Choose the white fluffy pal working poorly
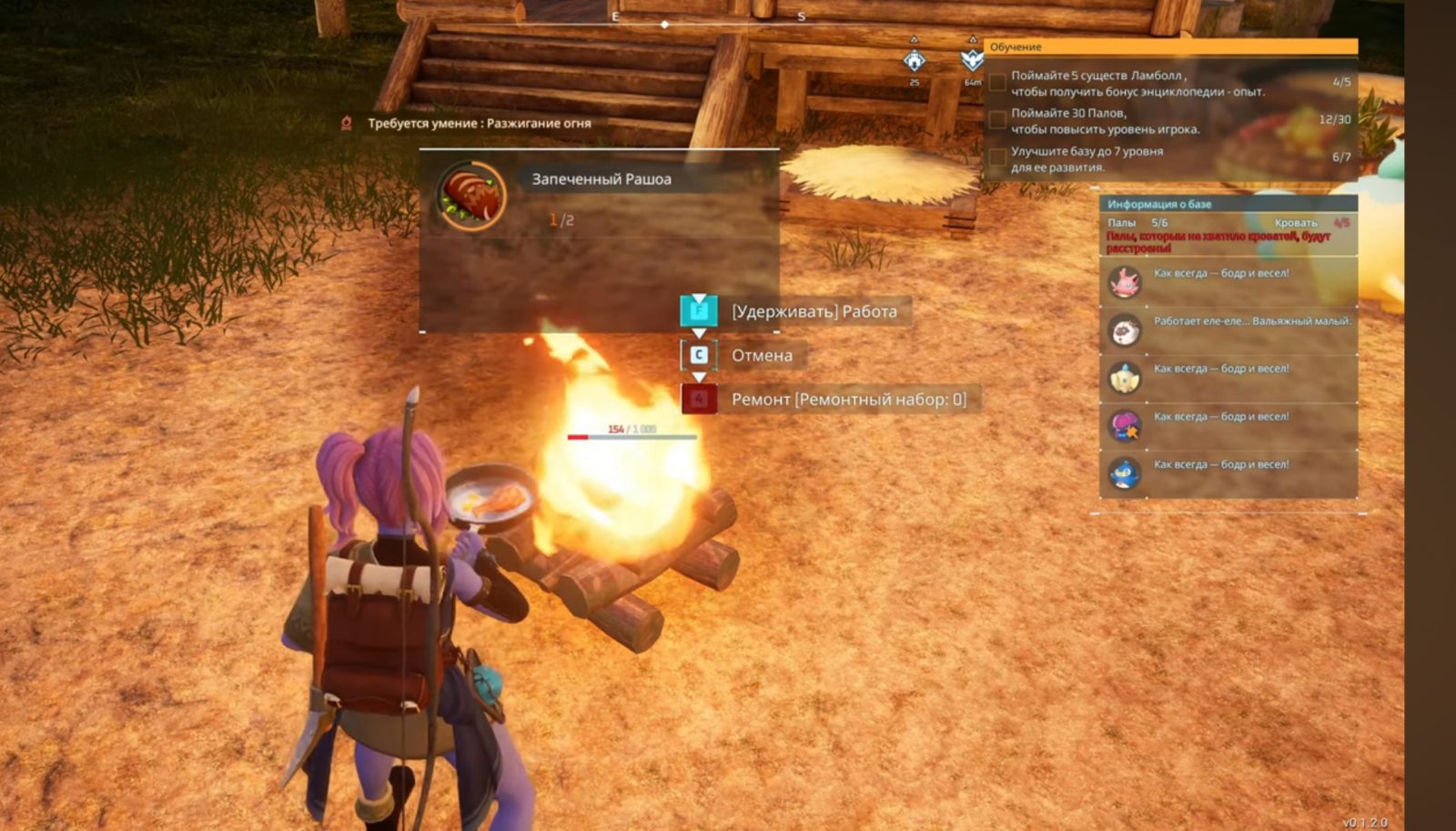The width and height of the screenshot is (1456, 831). tap(1125, 329)
